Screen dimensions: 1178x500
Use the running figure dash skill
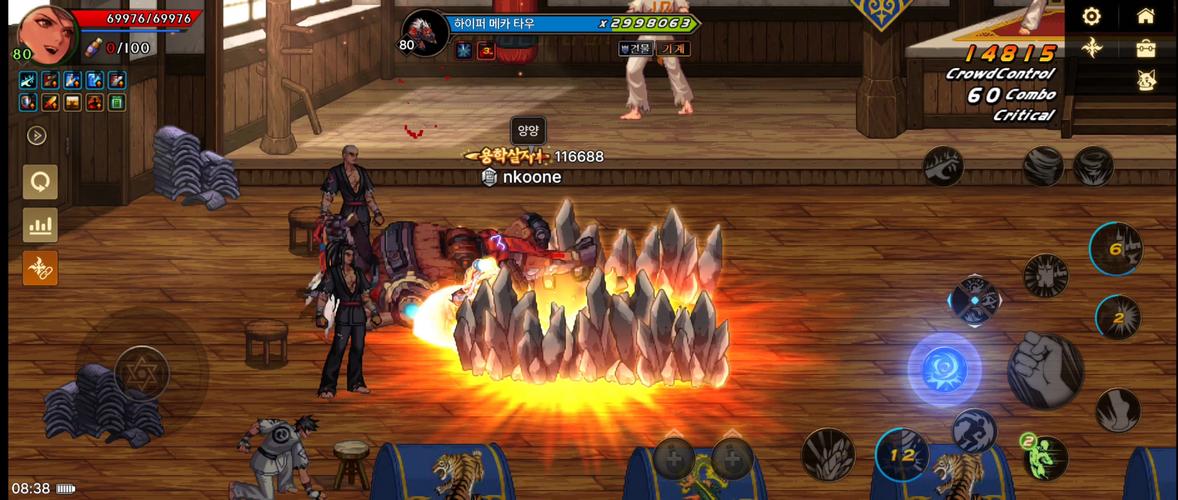(973, 432)
